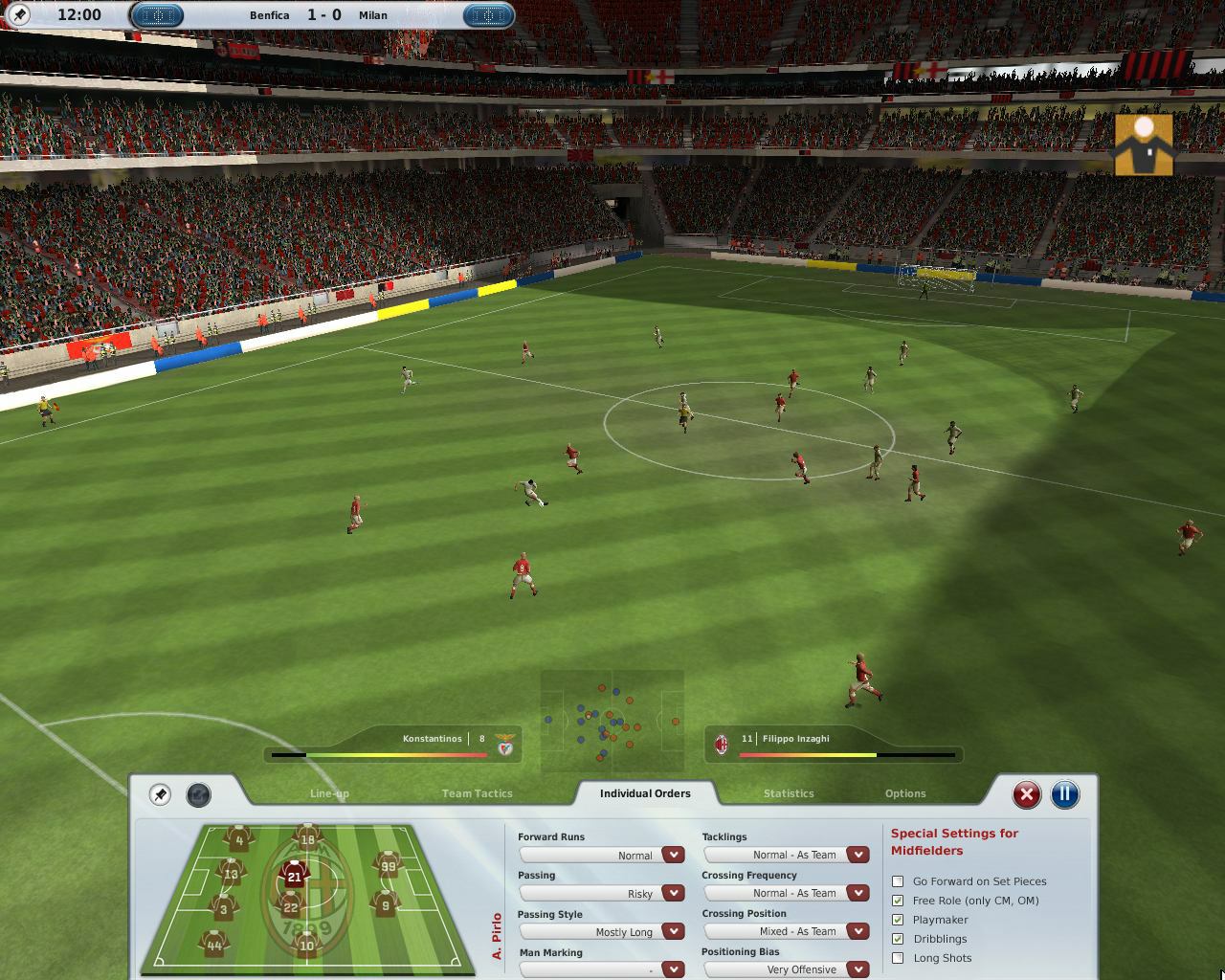This screenshot has width=1225, height=980.
Task: Open the Passing Style dropdown
Action: tap(672, 931)
